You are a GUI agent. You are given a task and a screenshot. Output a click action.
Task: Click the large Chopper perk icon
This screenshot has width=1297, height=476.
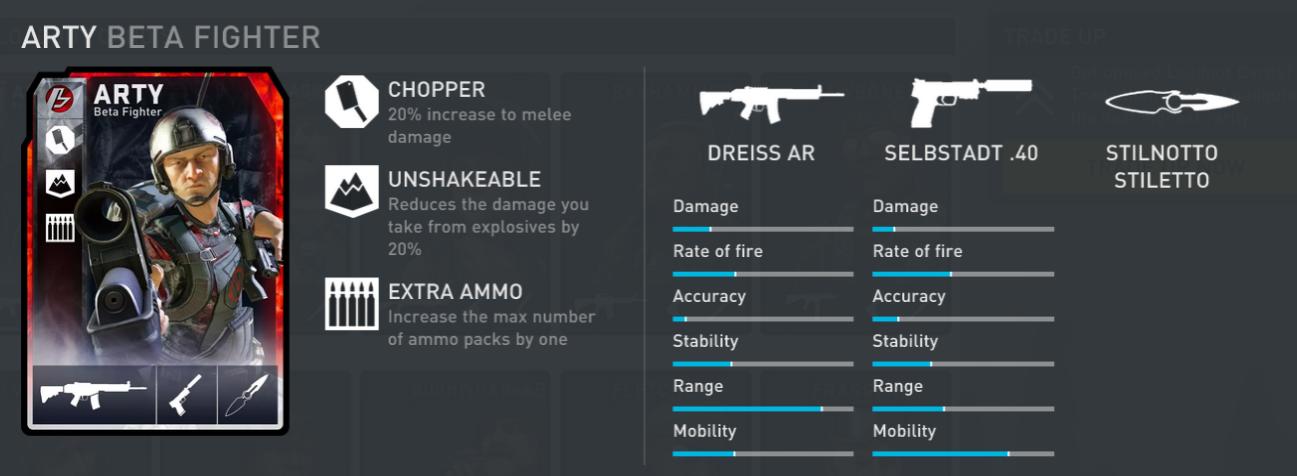(x=351, y=102)
